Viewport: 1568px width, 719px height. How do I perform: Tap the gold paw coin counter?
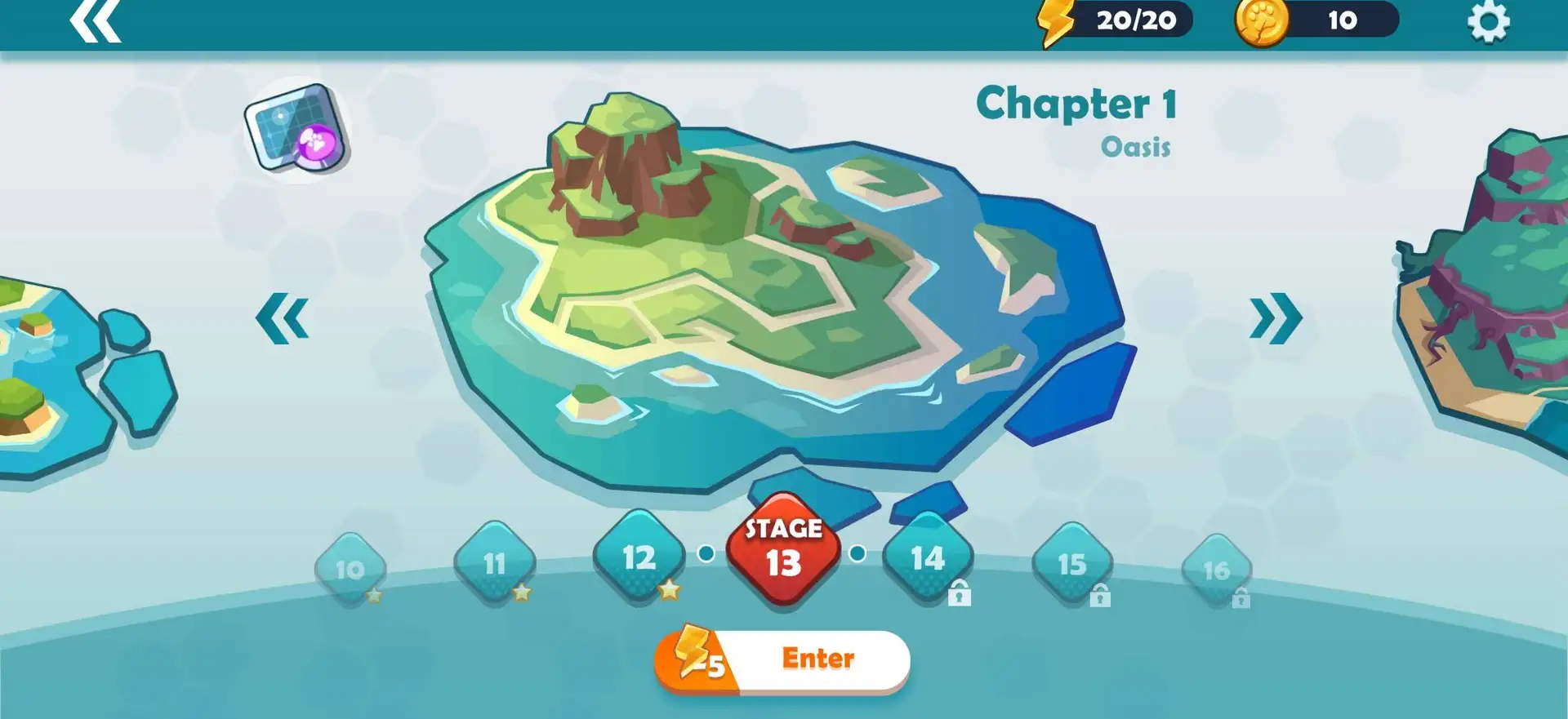click(x=1316, y=20)
